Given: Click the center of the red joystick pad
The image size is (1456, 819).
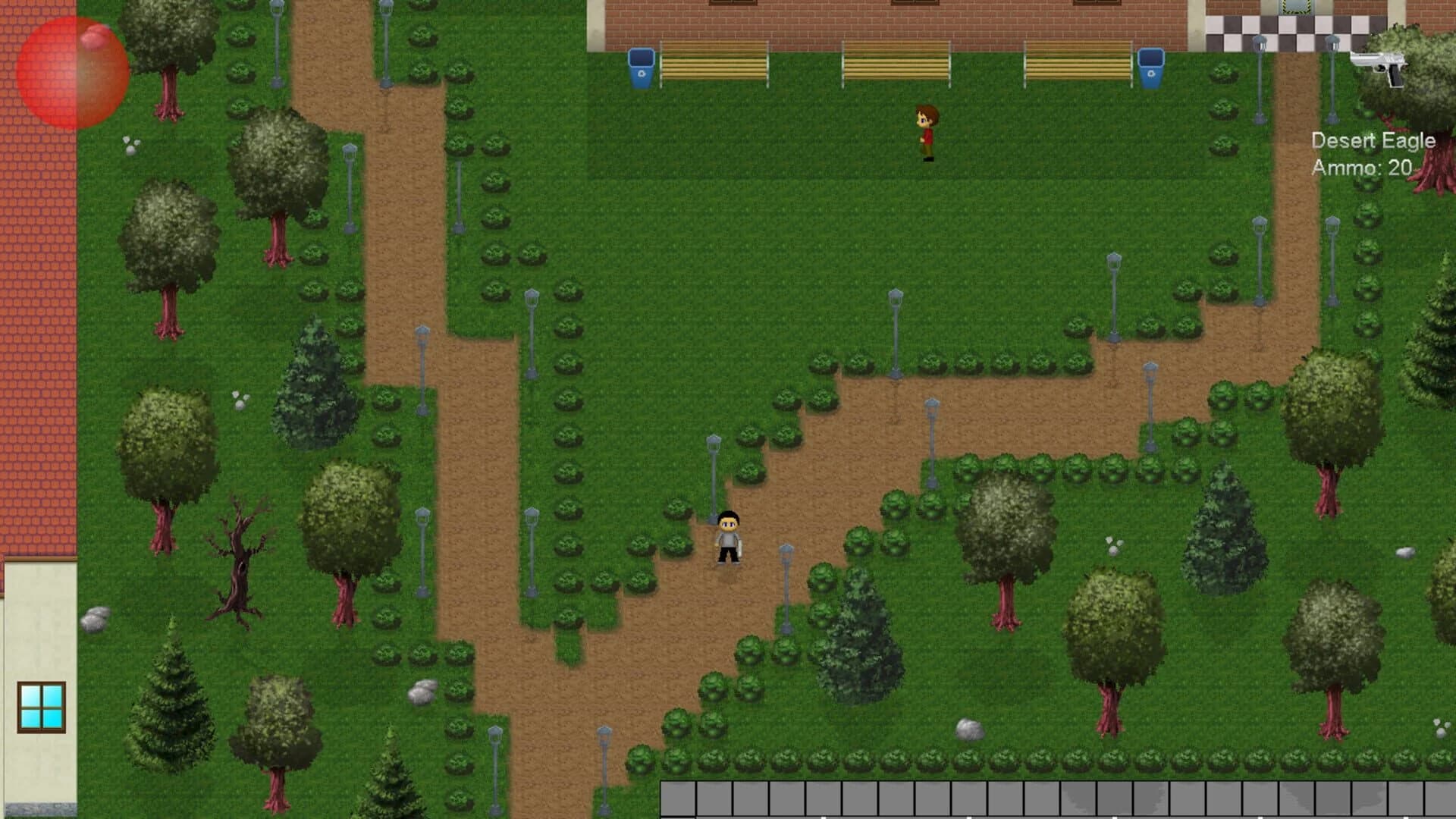Looking at the screenshot, I should (72, 72).
